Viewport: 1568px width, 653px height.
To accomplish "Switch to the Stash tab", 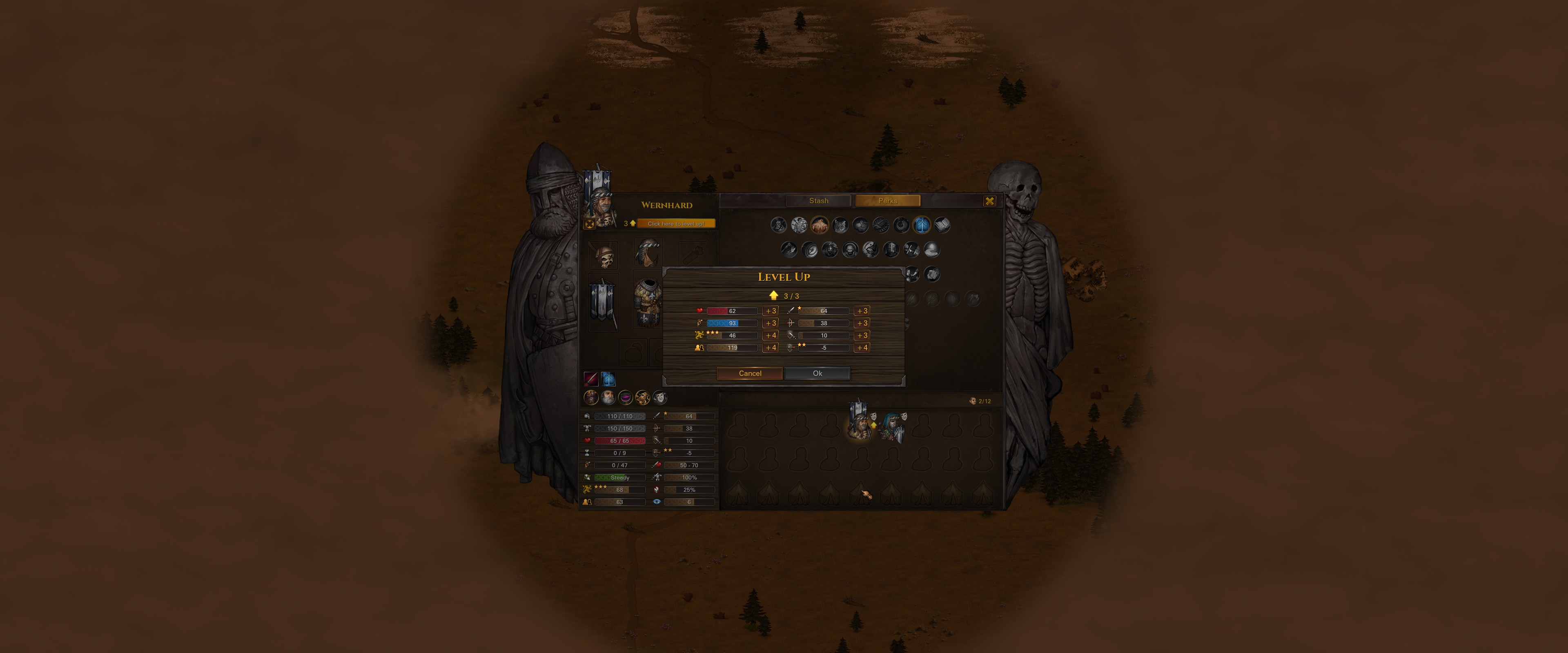I will pos(818,201).
